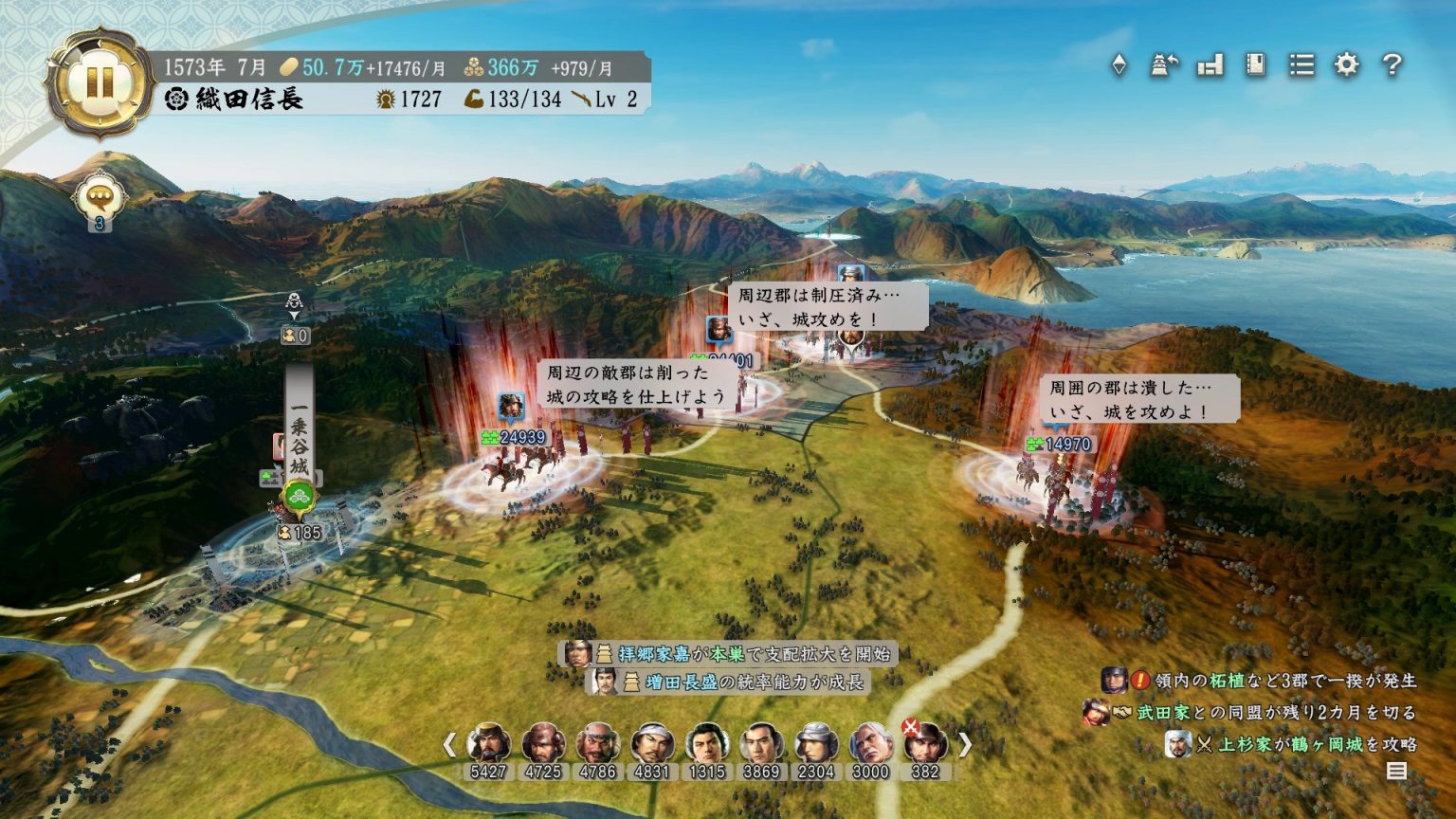Select the officer portrait with 1315 troops
Image resolution: width=1456 pixels, height=819 pixels.
click(x=707, y=744)
